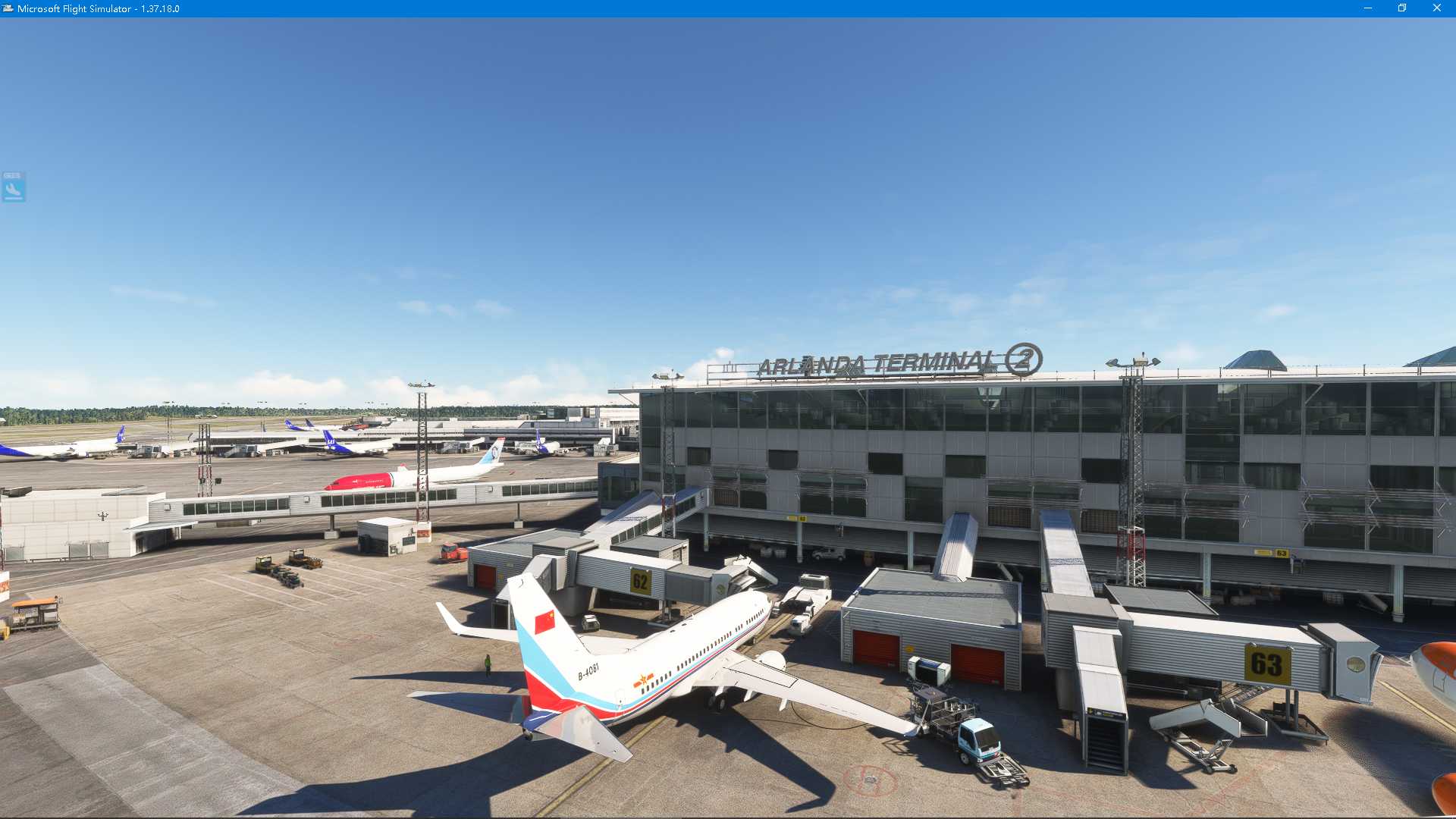
Task: Select the aircraft icon on the GSX sidebar tab
Action: [x=12, y=191]
